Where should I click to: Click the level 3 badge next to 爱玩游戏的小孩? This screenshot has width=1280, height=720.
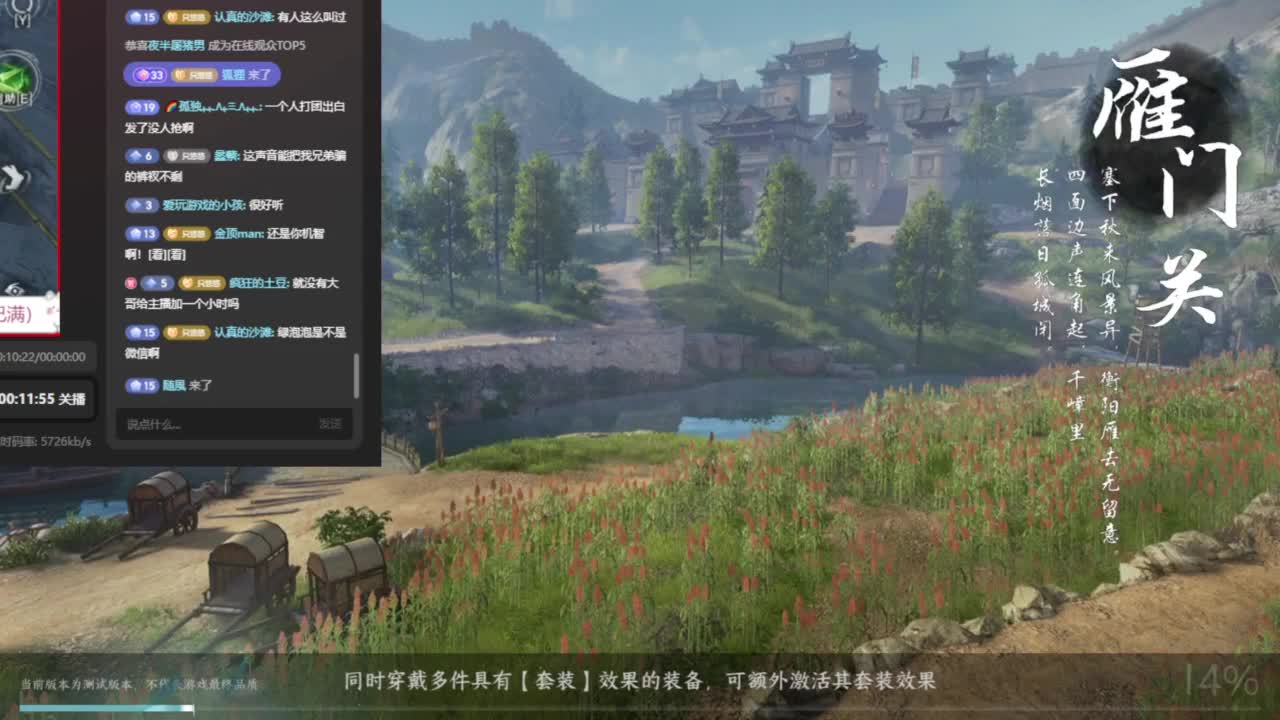coord(142,206)
